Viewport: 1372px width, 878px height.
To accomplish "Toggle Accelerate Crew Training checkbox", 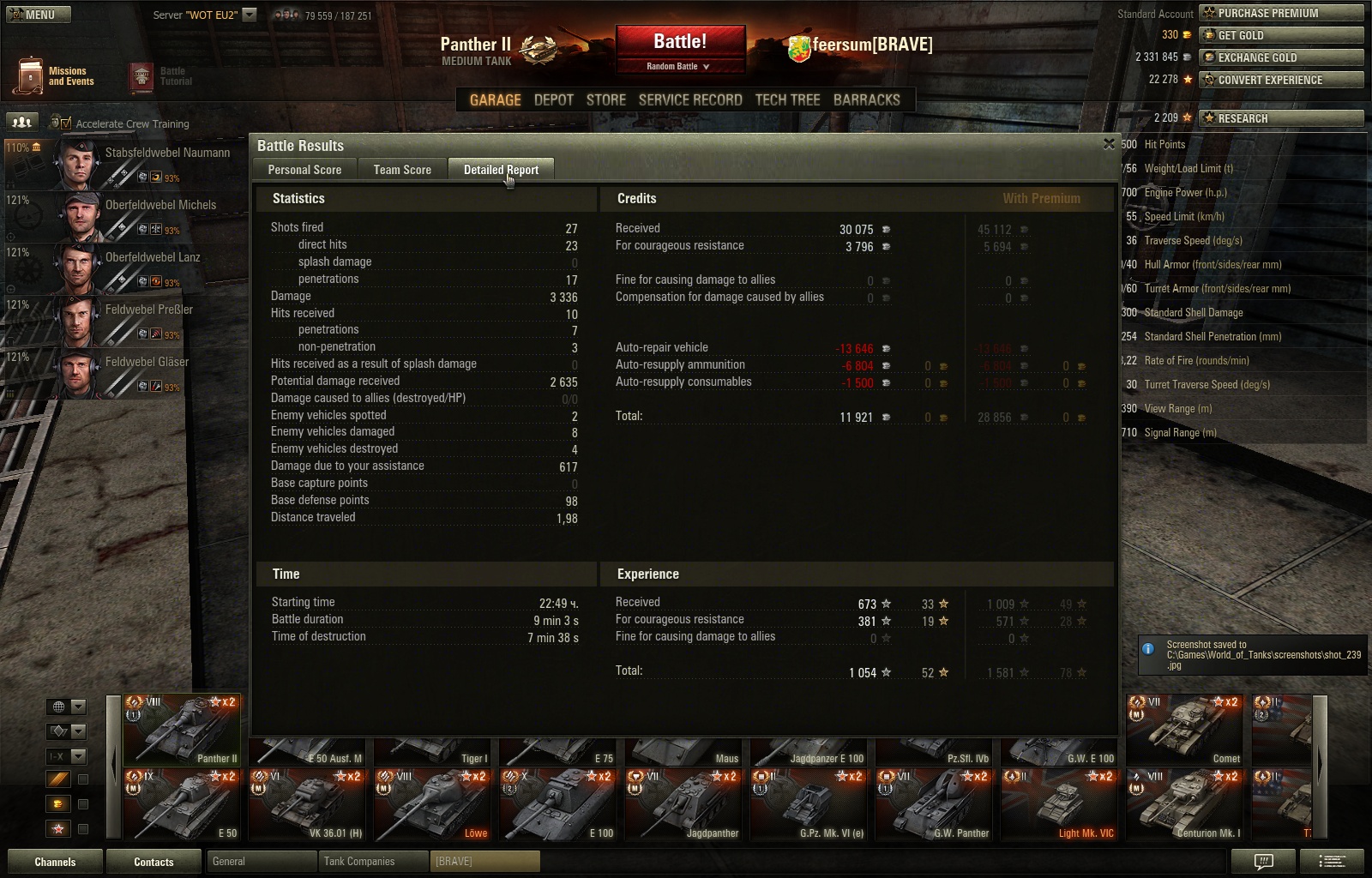I will 66,123.
